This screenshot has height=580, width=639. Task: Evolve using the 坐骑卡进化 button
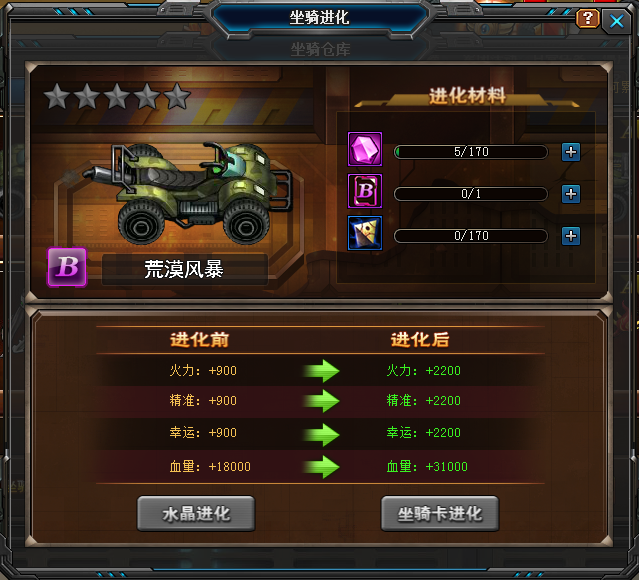coord(440,514)
